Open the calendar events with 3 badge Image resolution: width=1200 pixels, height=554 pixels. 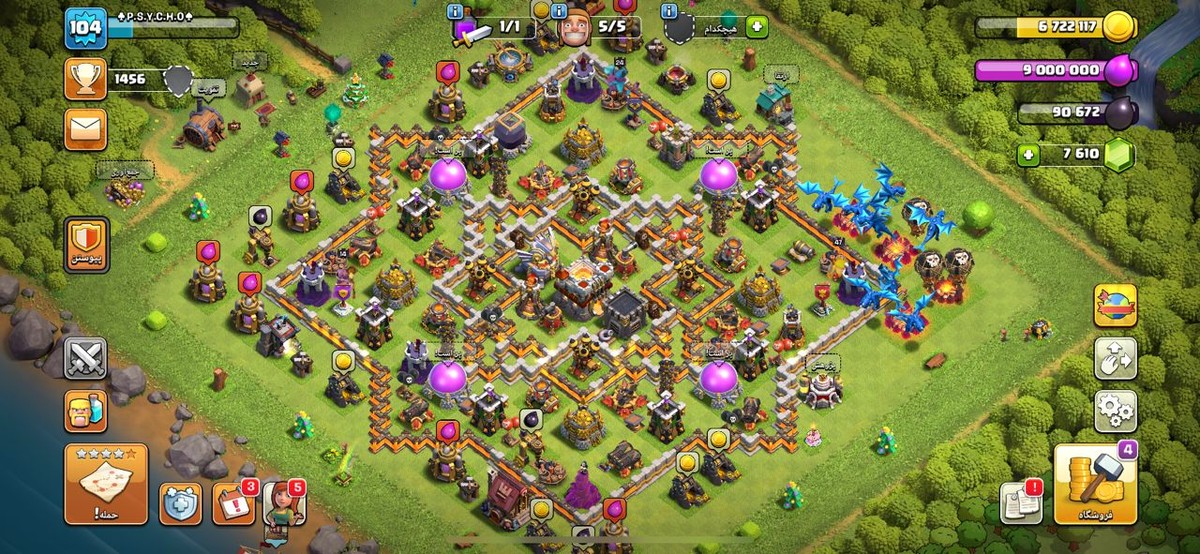(233, 503)
